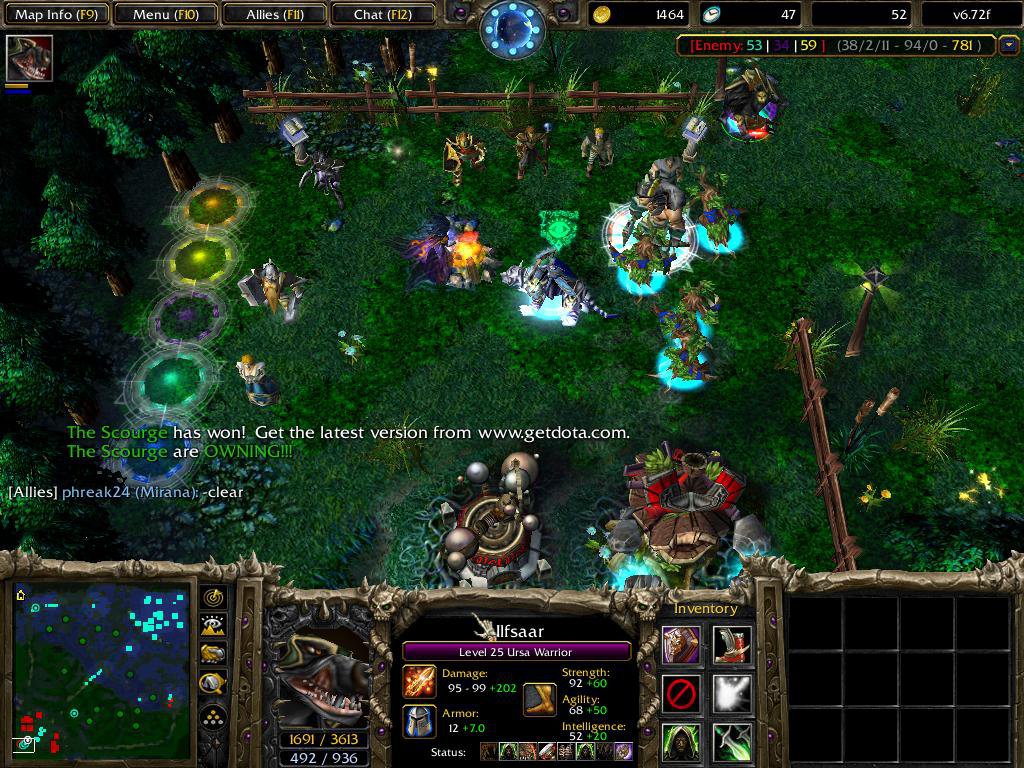Screen dimensions: 1024x768
Task: Select the red boot and blade inventory item
Action: click(732, 645)
